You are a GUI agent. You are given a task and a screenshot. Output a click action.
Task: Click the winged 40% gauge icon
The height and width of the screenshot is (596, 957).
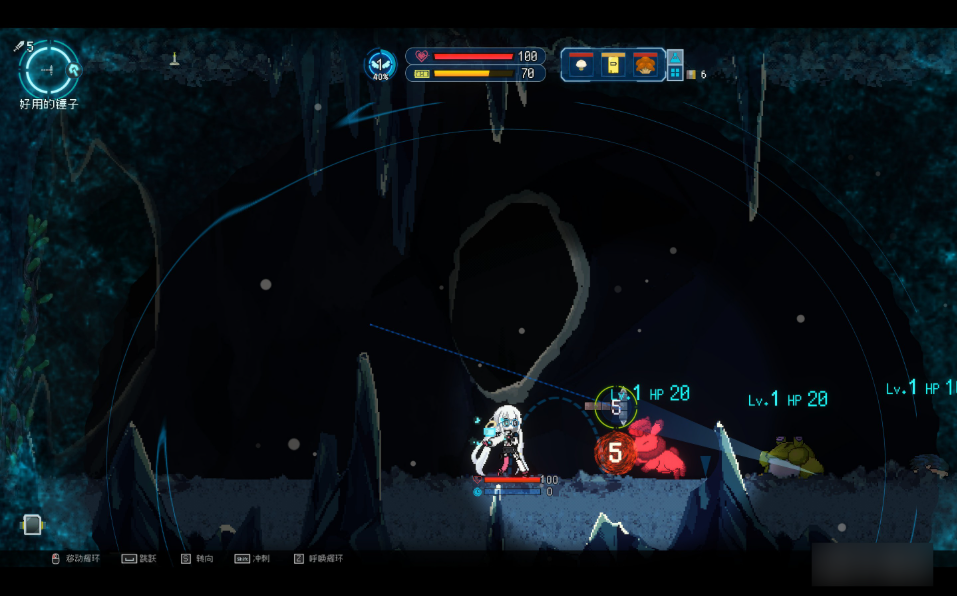click(380, 64)
